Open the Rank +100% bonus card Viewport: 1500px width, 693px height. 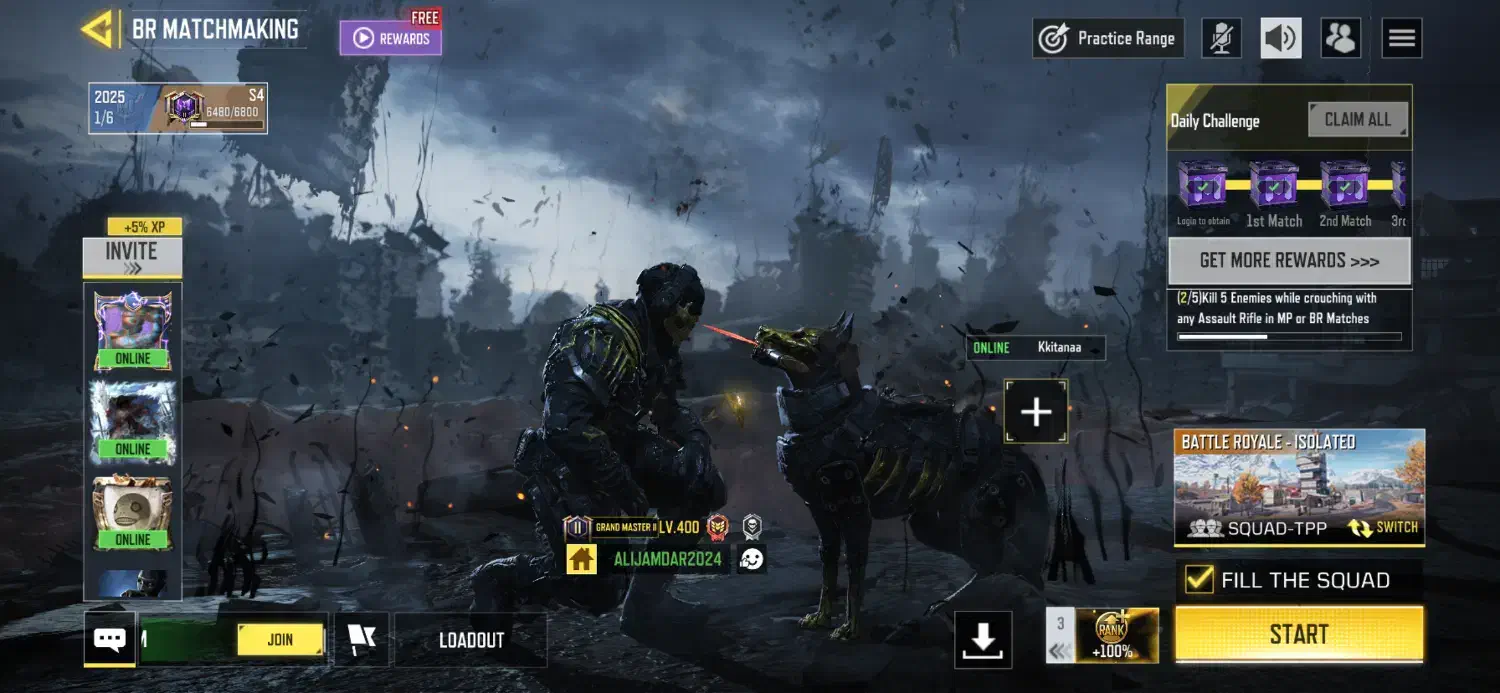coord(1111,634)
